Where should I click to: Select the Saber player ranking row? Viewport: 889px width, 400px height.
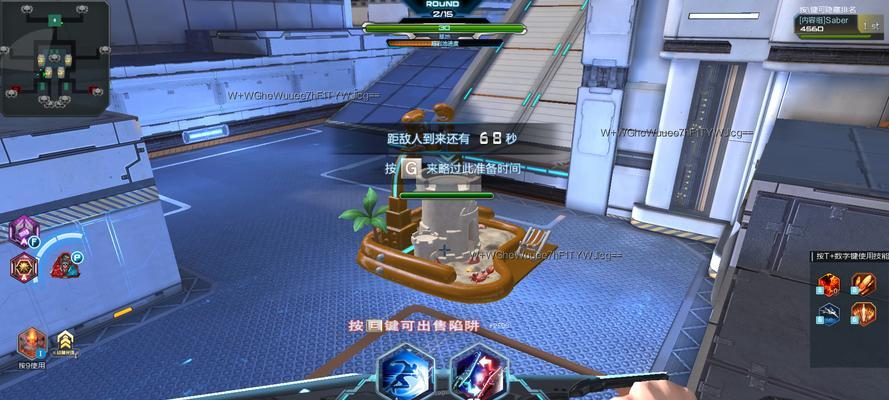coord(840,24)
